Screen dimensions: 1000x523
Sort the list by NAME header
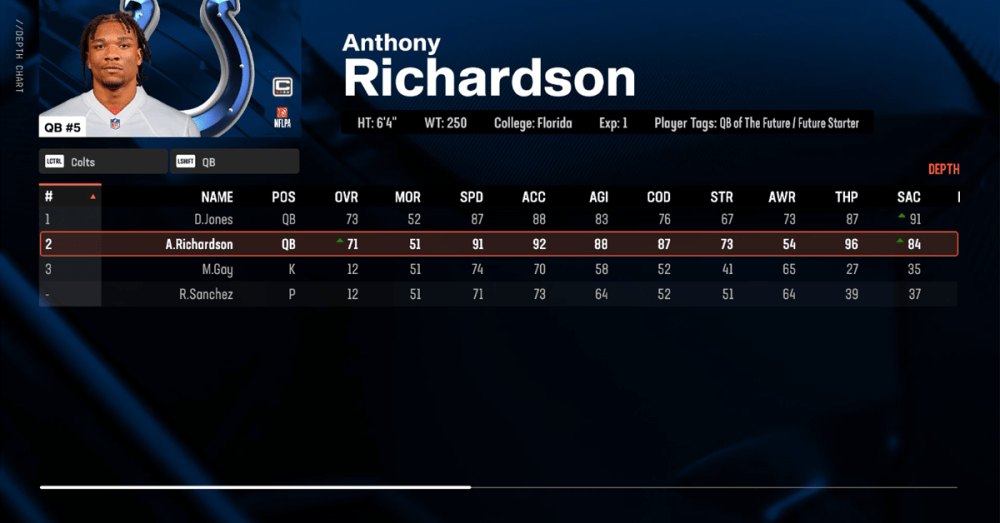217,197
